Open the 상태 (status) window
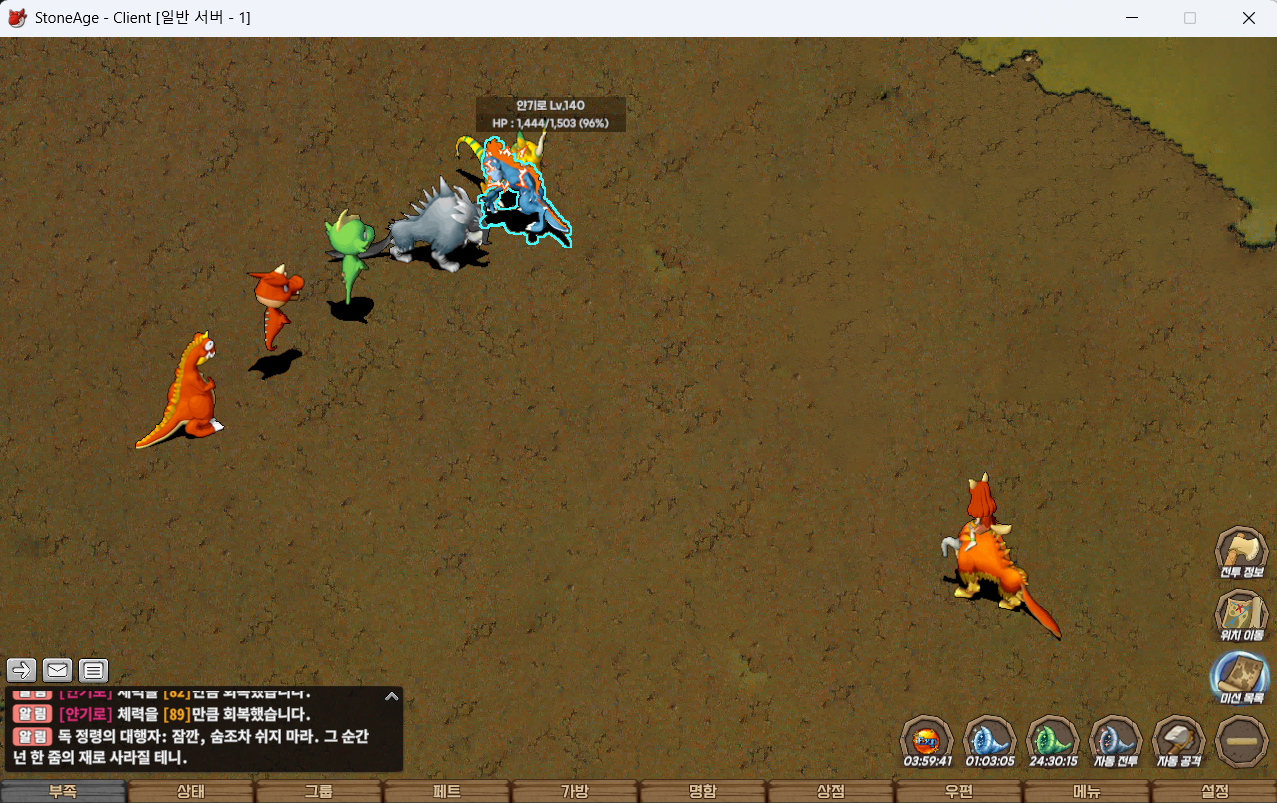The image size is (1277, 803). 191,791
